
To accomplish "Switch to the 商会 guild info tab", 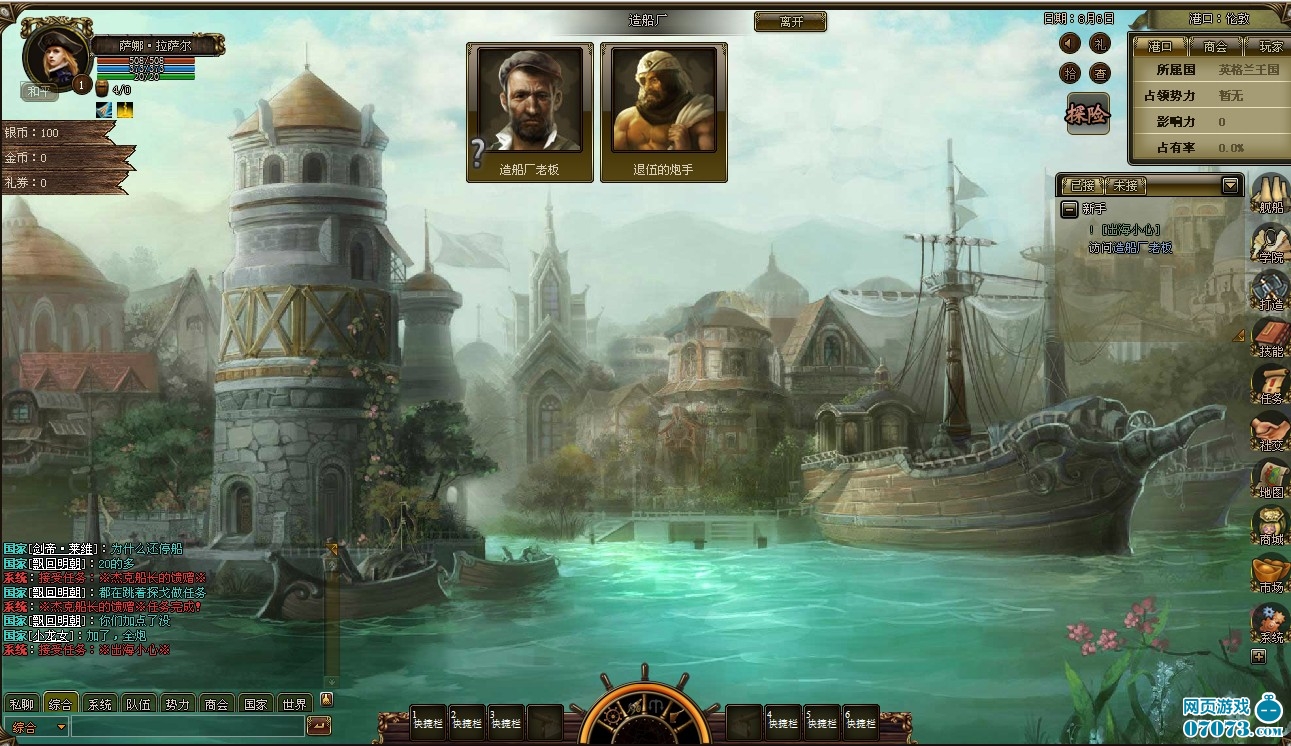I will tap(1215, 46).
